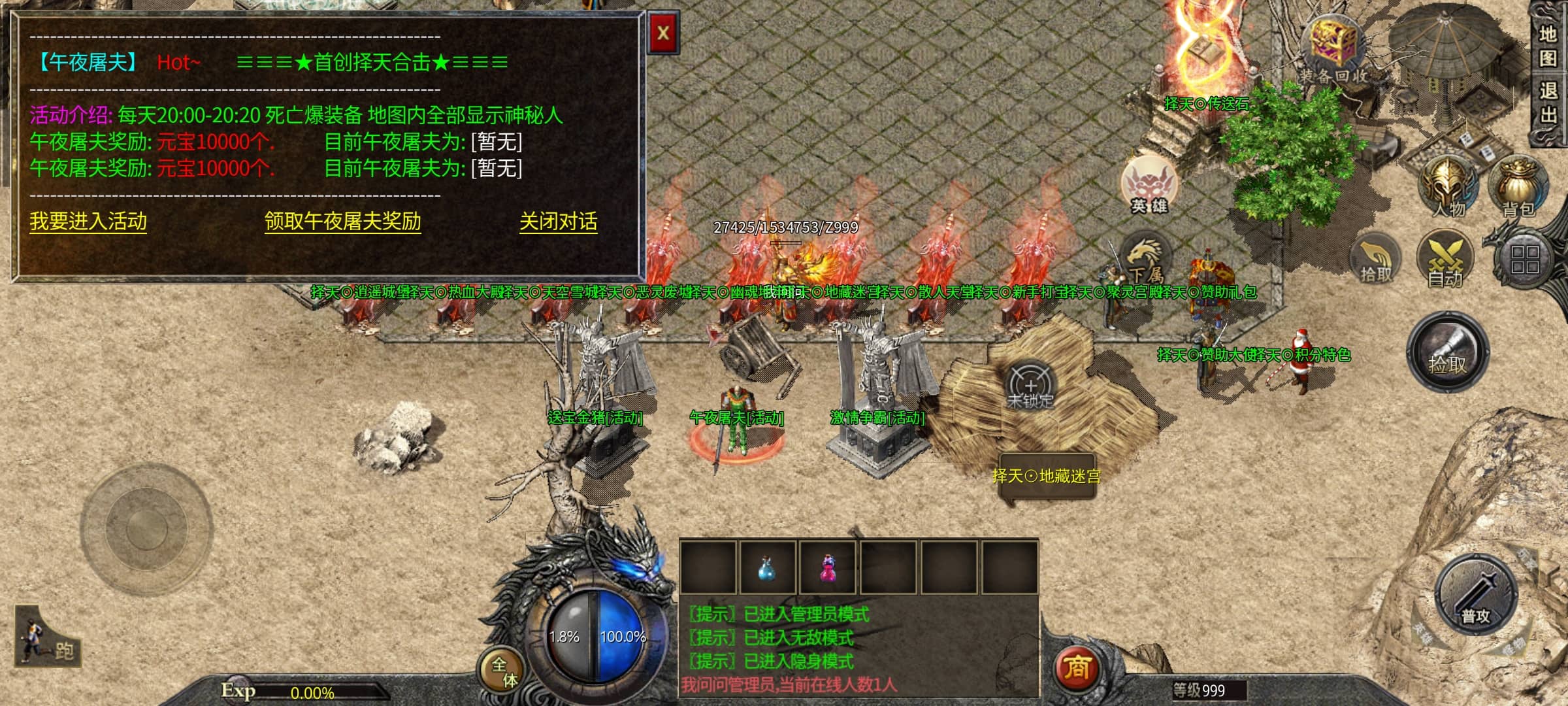Choose 我要进入活动 to enter the event

coord(88,221)
